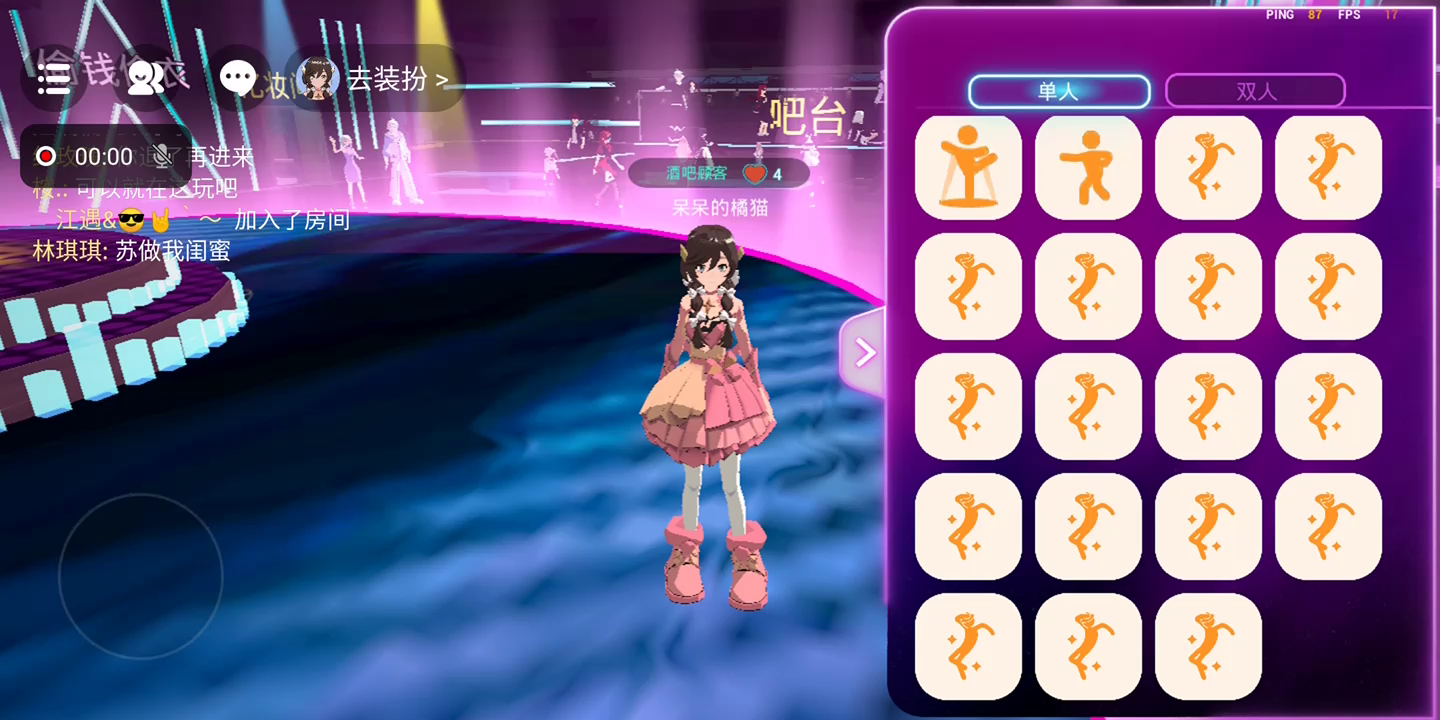Collapse the emote panel with the arrow

(x=864, y=352)
